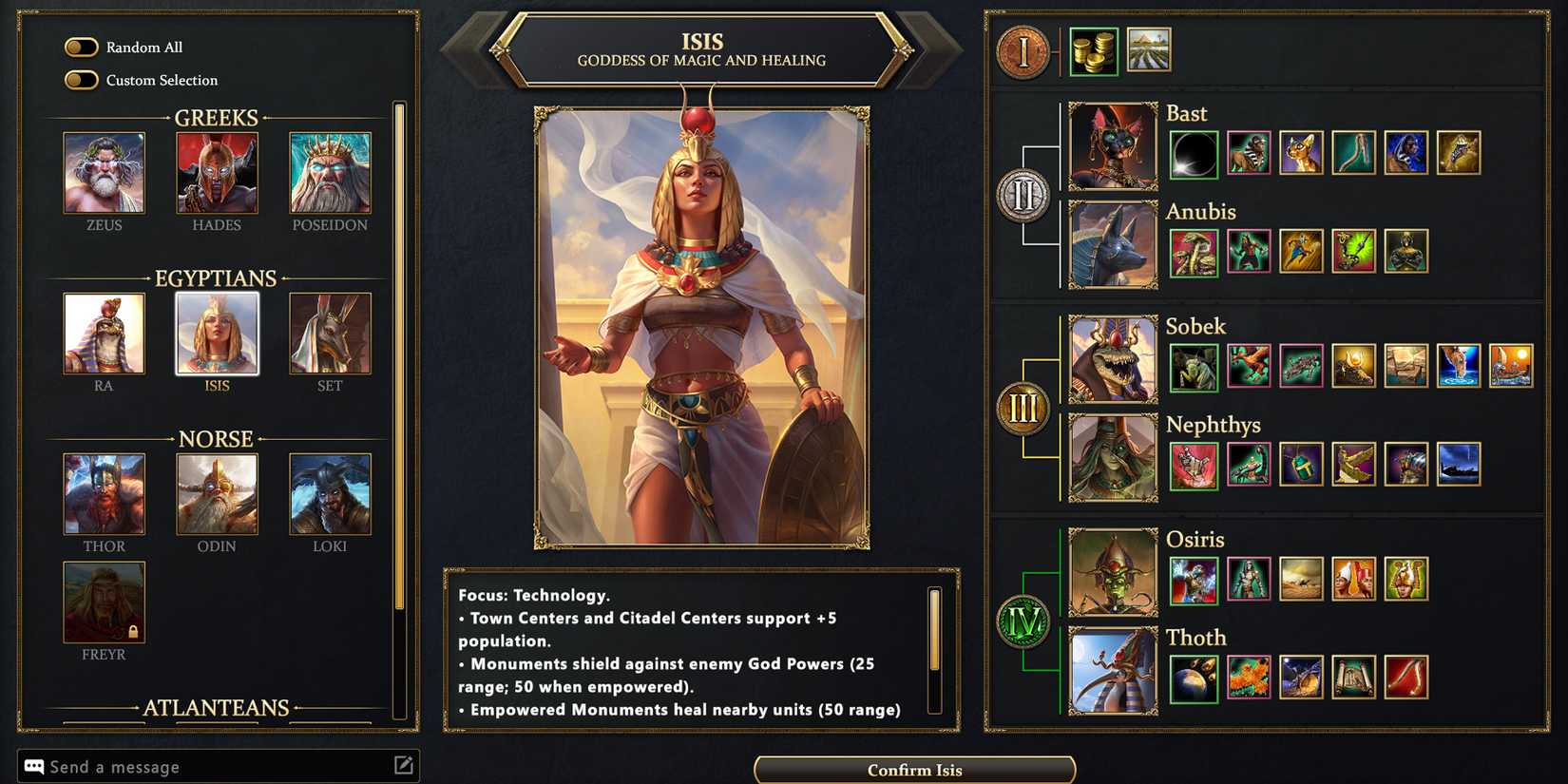Select Sobek's green mantis god power icon
The width and height of the screenshot is (1568, 784).
1193,368
